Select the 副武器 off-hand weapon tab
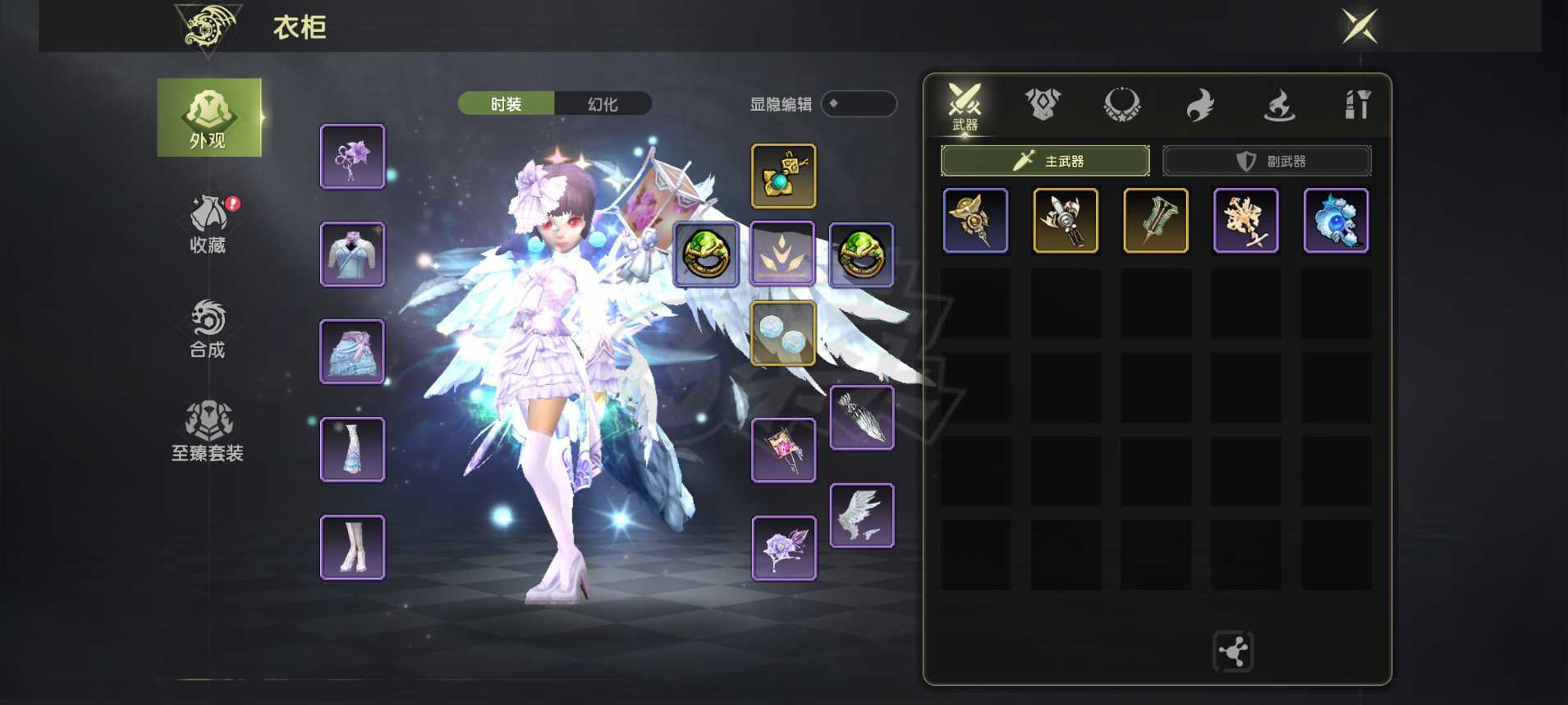This screenshot has width=1568, height=705. [x=1267, y=161]
